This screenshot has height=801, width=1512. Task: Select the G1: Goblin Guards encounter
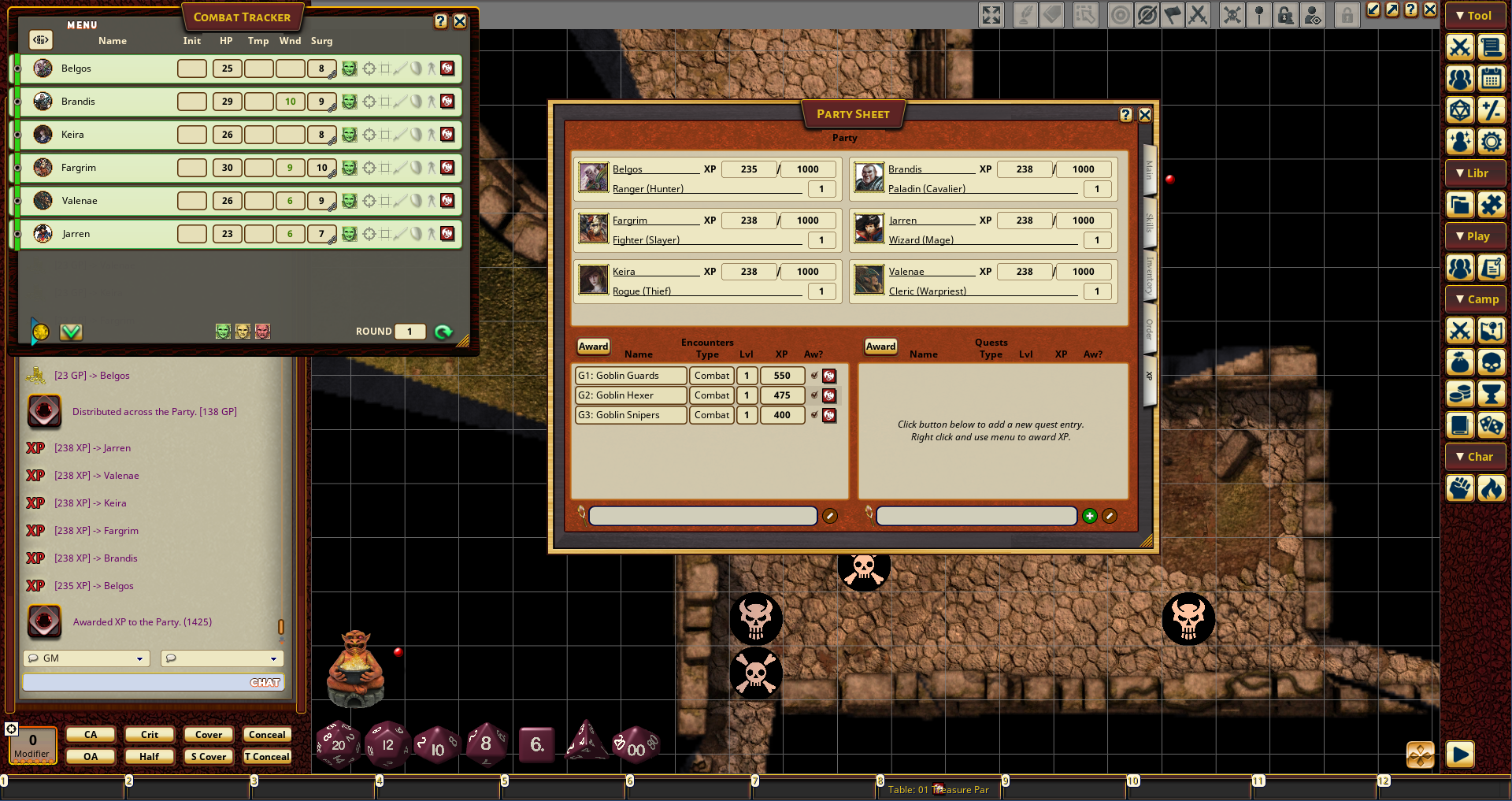pos(630,376)
